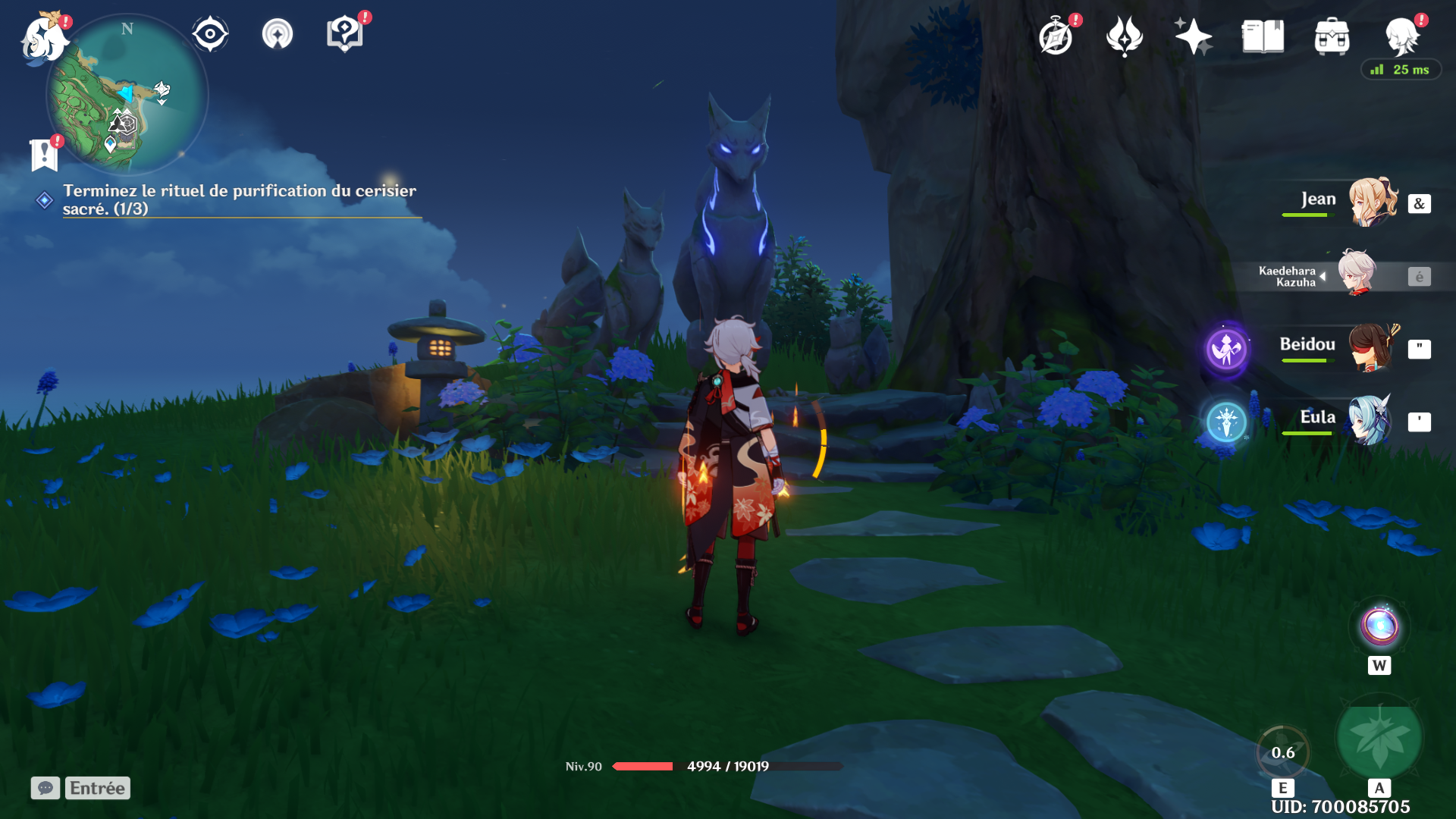Open the events flame icon
Viewport: 1456px width, 819px height.
[x=1125, y=36]
